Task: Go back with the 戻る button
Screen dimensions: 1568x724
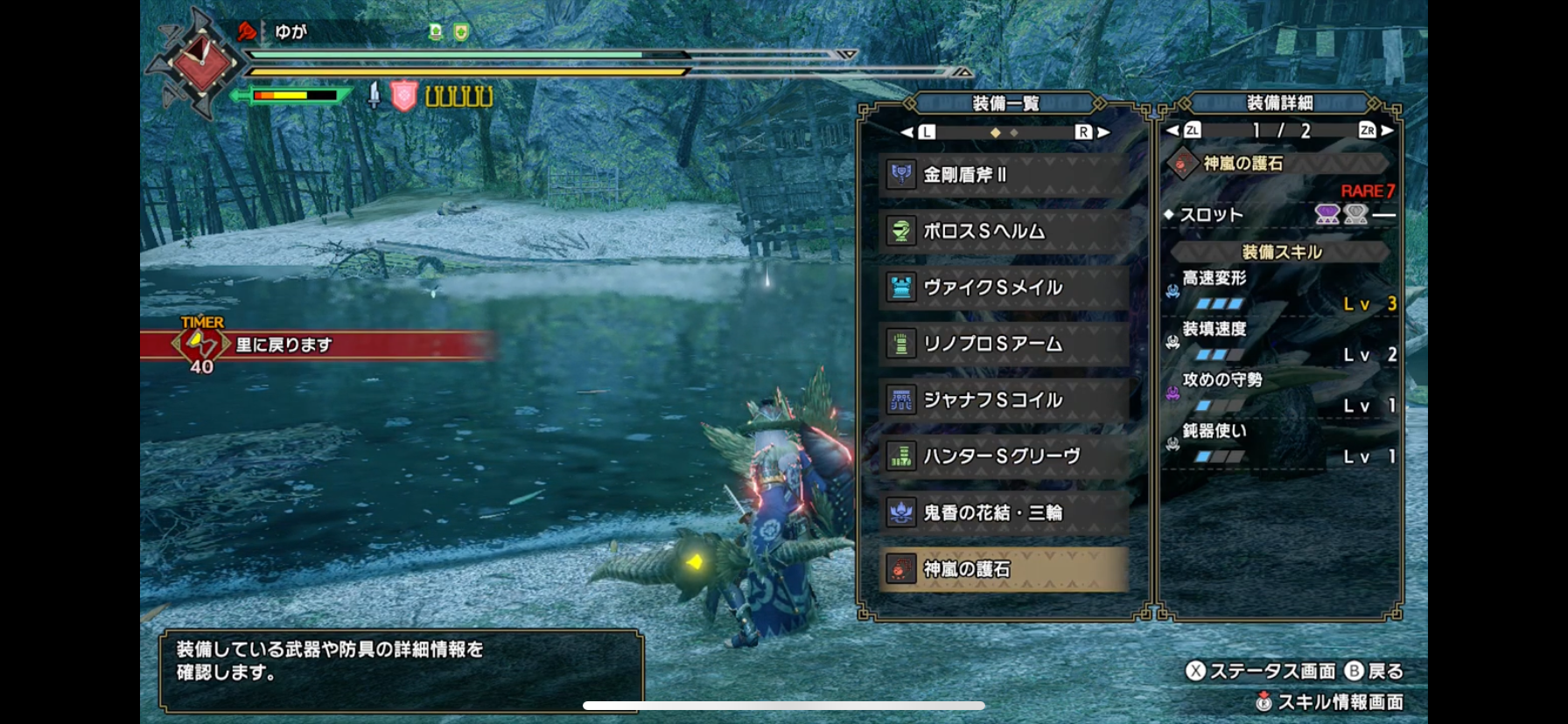Action: [1375, 671]
